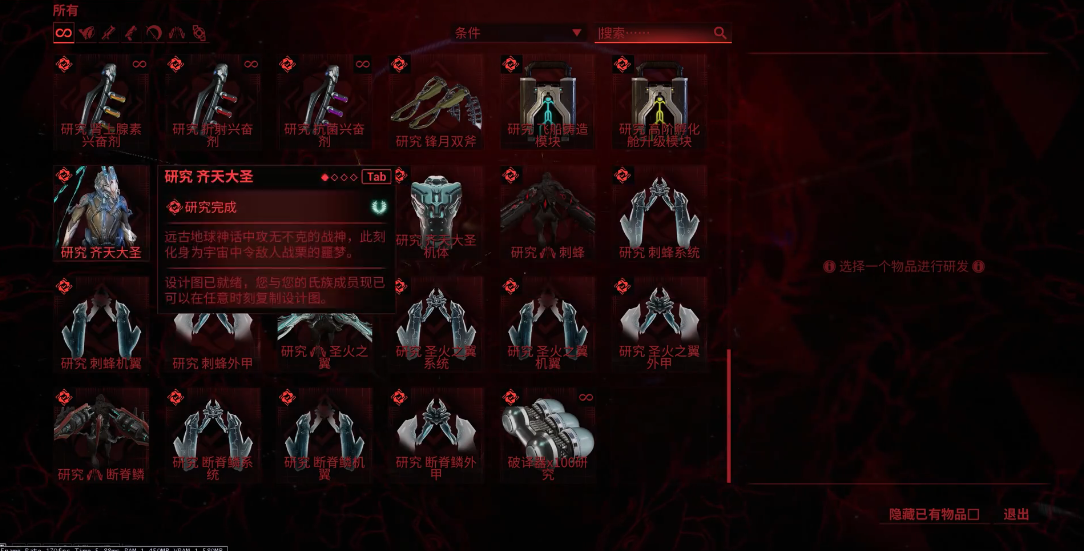Click the 搜索 search field
1084x551 pixels.
click(655, 33)
